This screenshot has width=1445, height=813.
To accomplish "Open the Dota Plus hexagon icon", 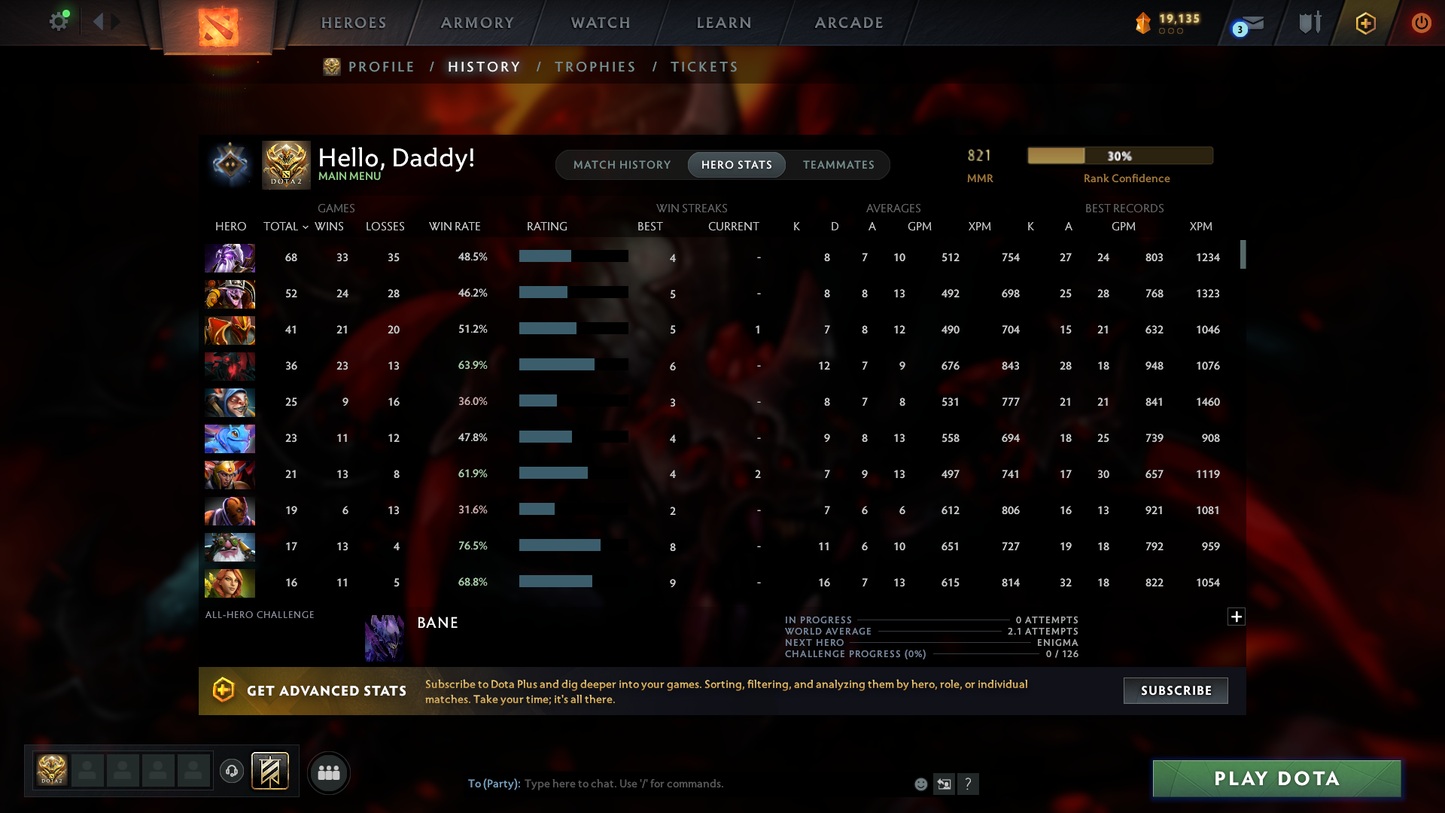I will click(x=1365, y=21).
